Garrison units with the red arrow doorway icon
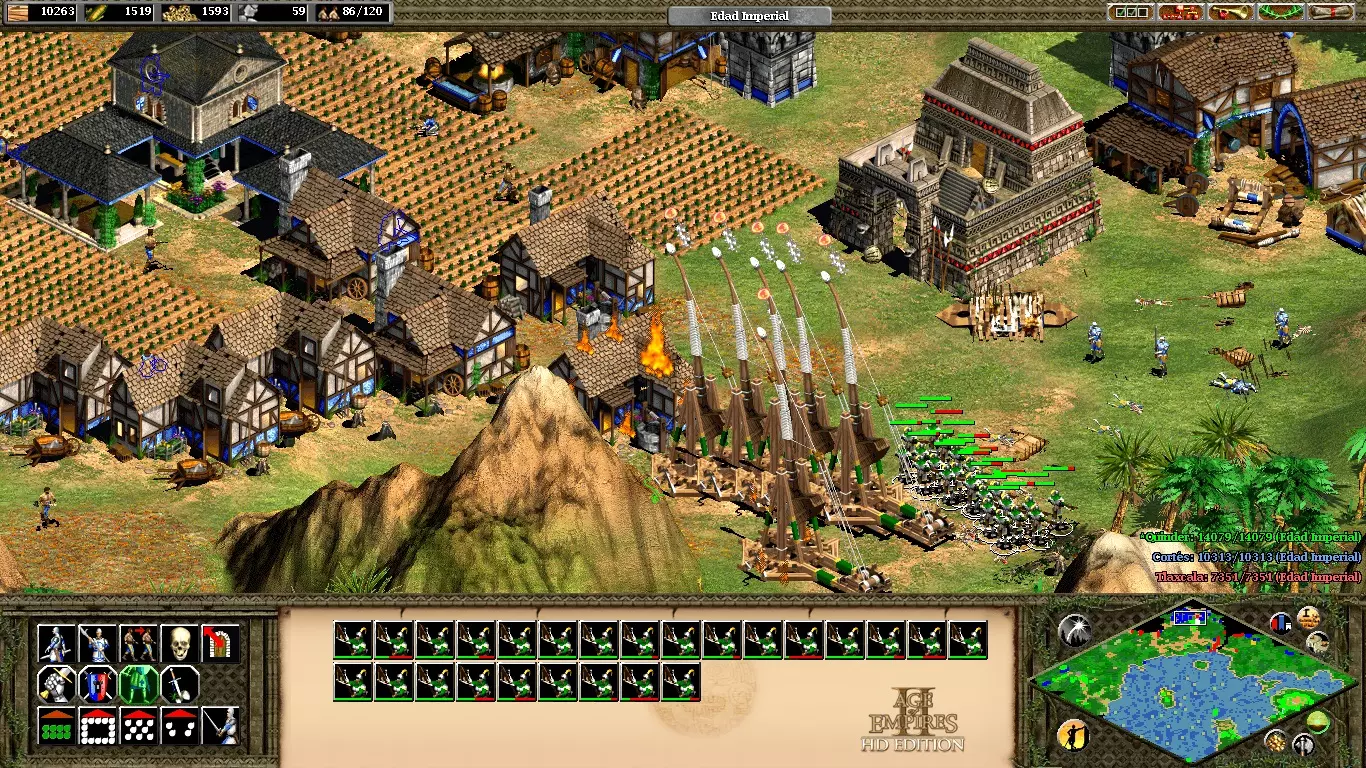The image size is (1366, 768). [220, 643]
